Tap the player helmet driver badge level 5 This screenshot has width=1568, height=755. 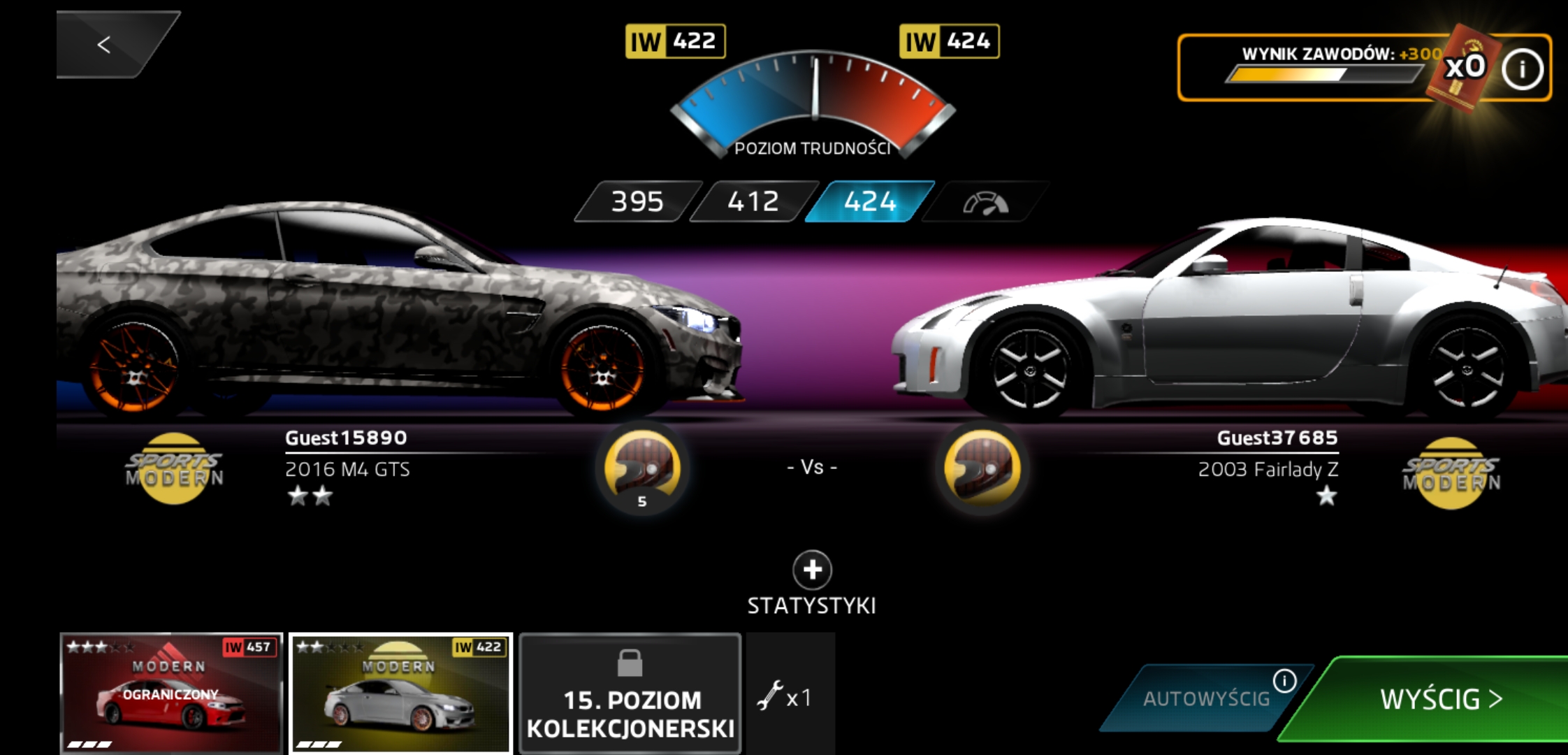[642, 468]
